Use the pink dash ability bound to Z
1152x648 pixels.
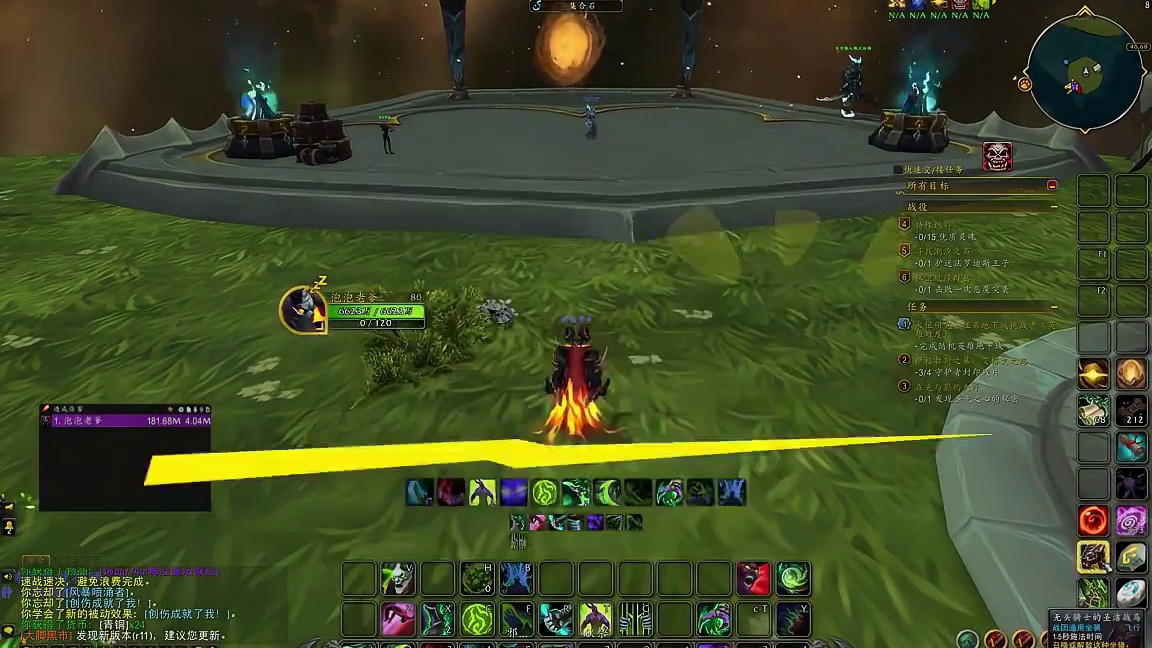[398, 619]
